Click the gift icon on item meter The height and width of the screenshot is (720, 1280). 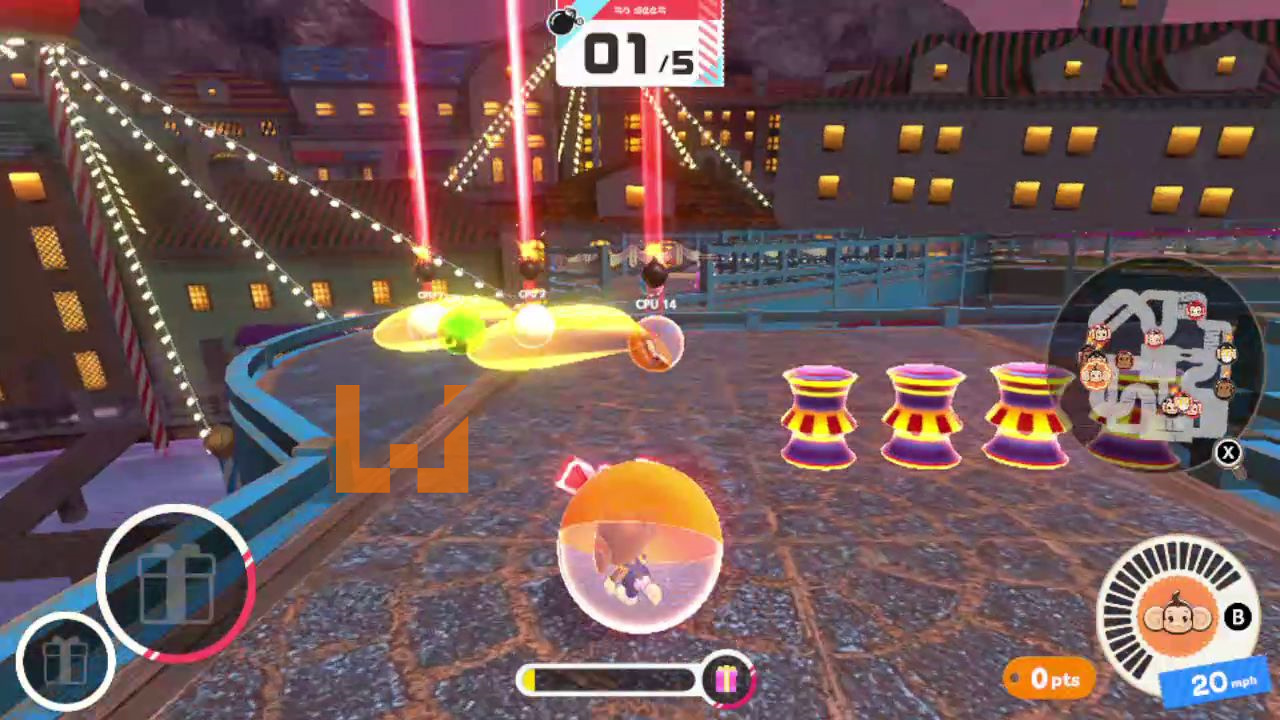(726, 680)
